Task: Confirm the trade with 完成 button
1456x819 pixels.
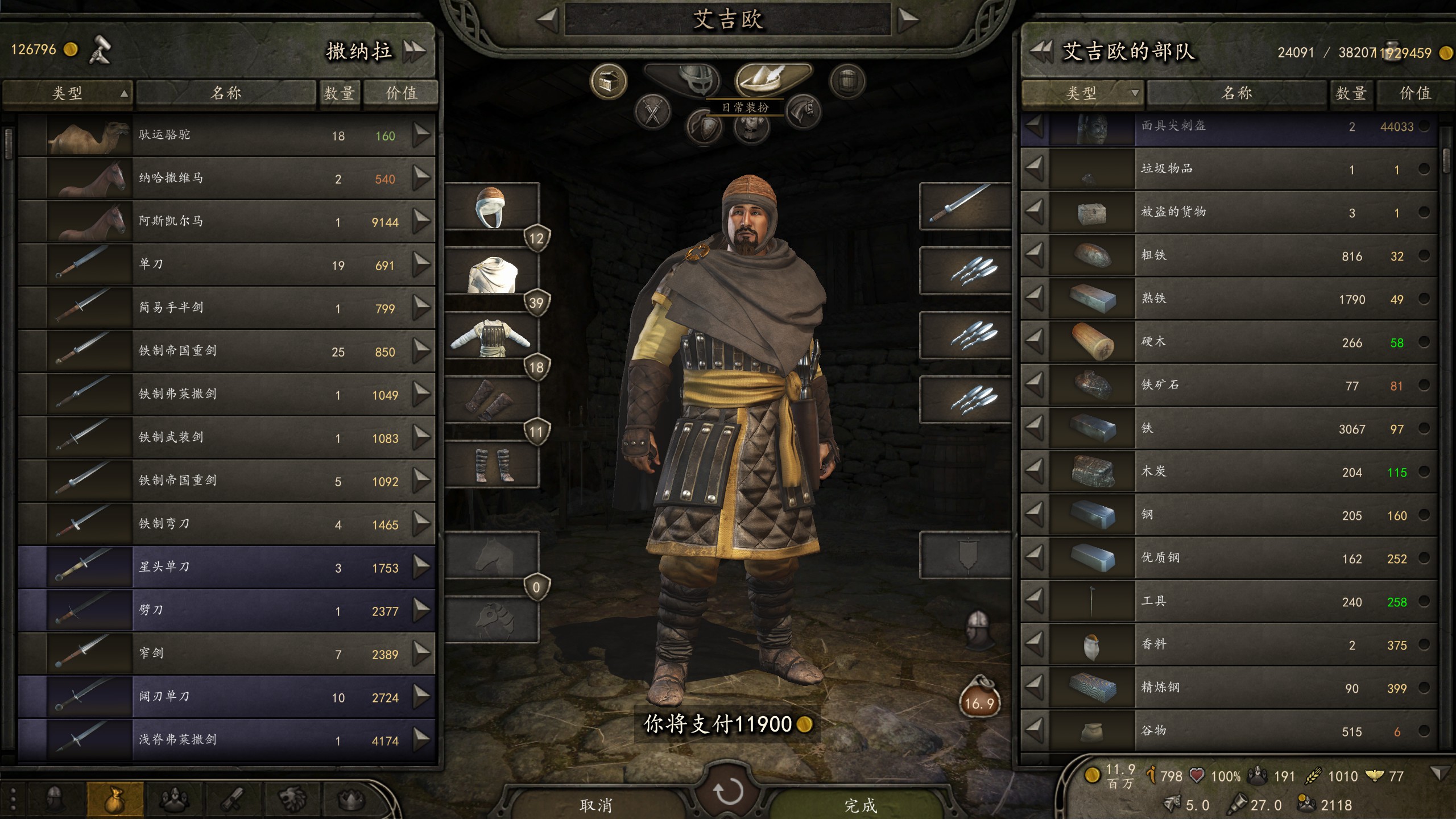Action: tap(860, 805)
